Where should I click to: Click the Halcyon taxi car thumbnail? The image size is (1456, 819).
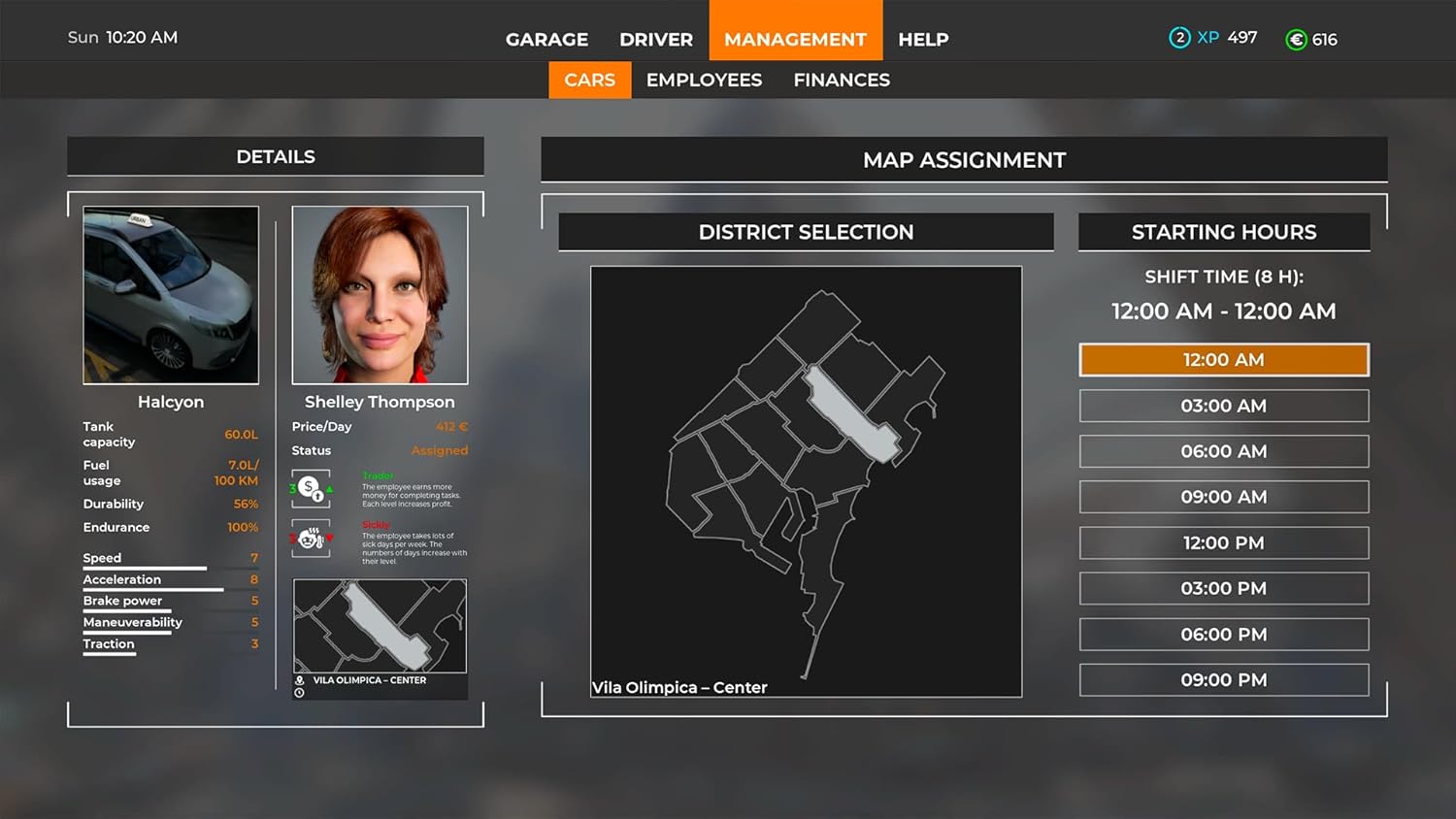[171, 295]
